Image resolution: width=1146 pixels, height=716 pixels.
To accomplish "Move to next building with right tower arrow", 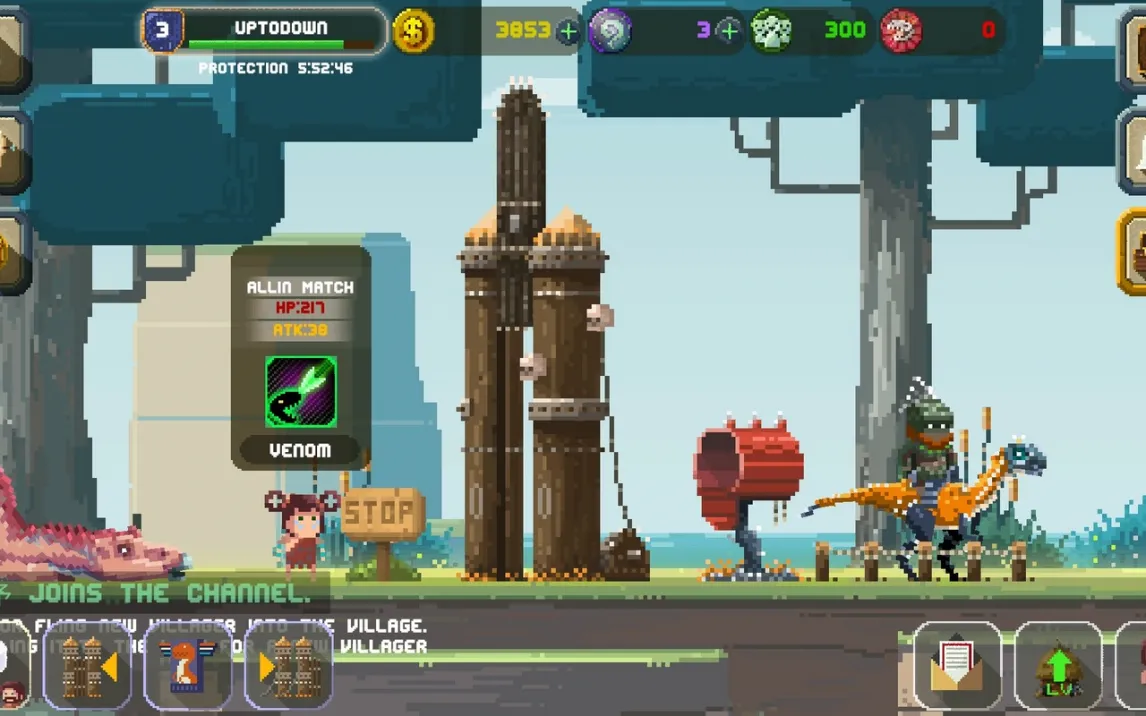I will [288, 667].
